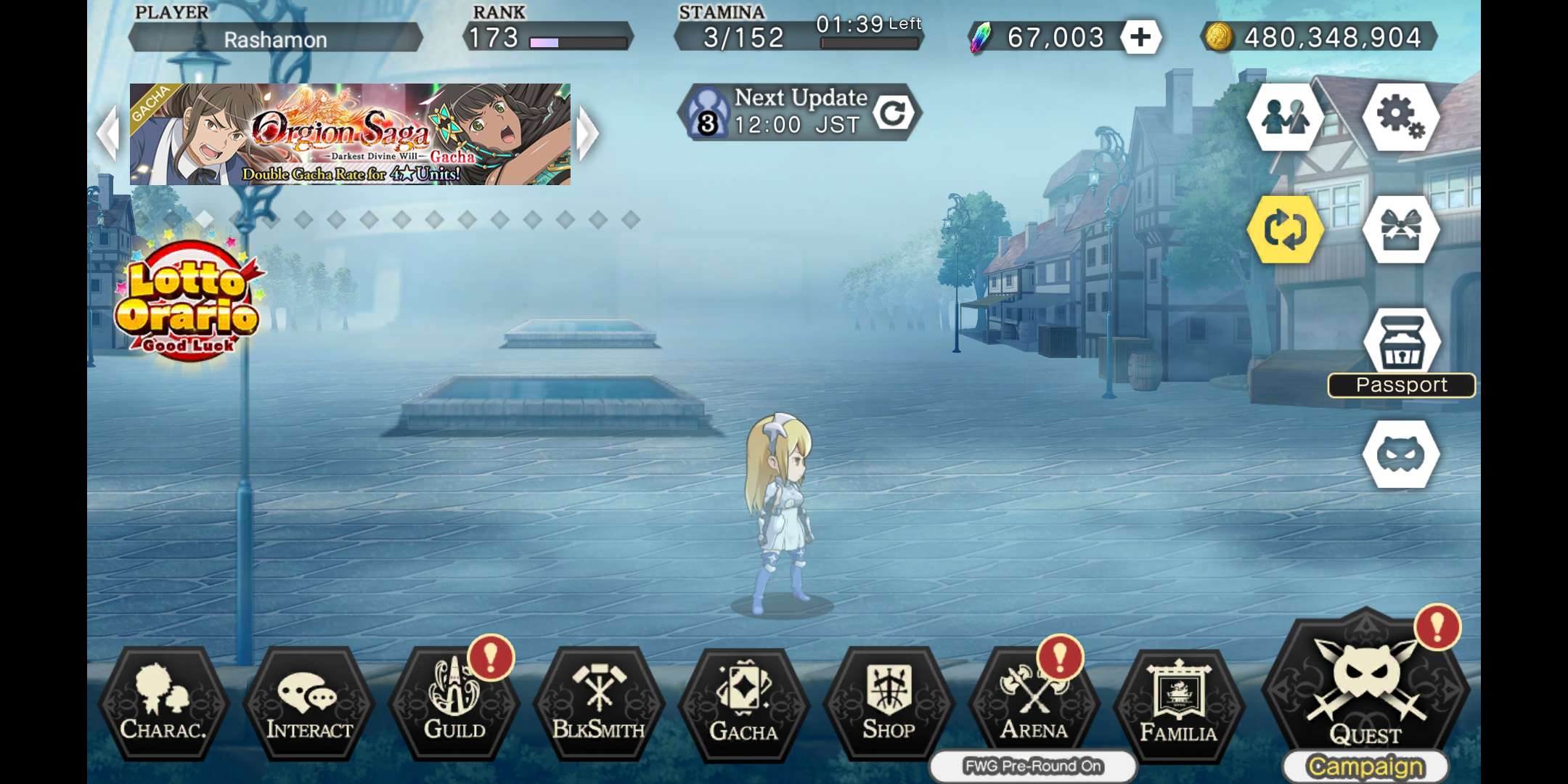Open the gear settings icon

[1401, 117]
